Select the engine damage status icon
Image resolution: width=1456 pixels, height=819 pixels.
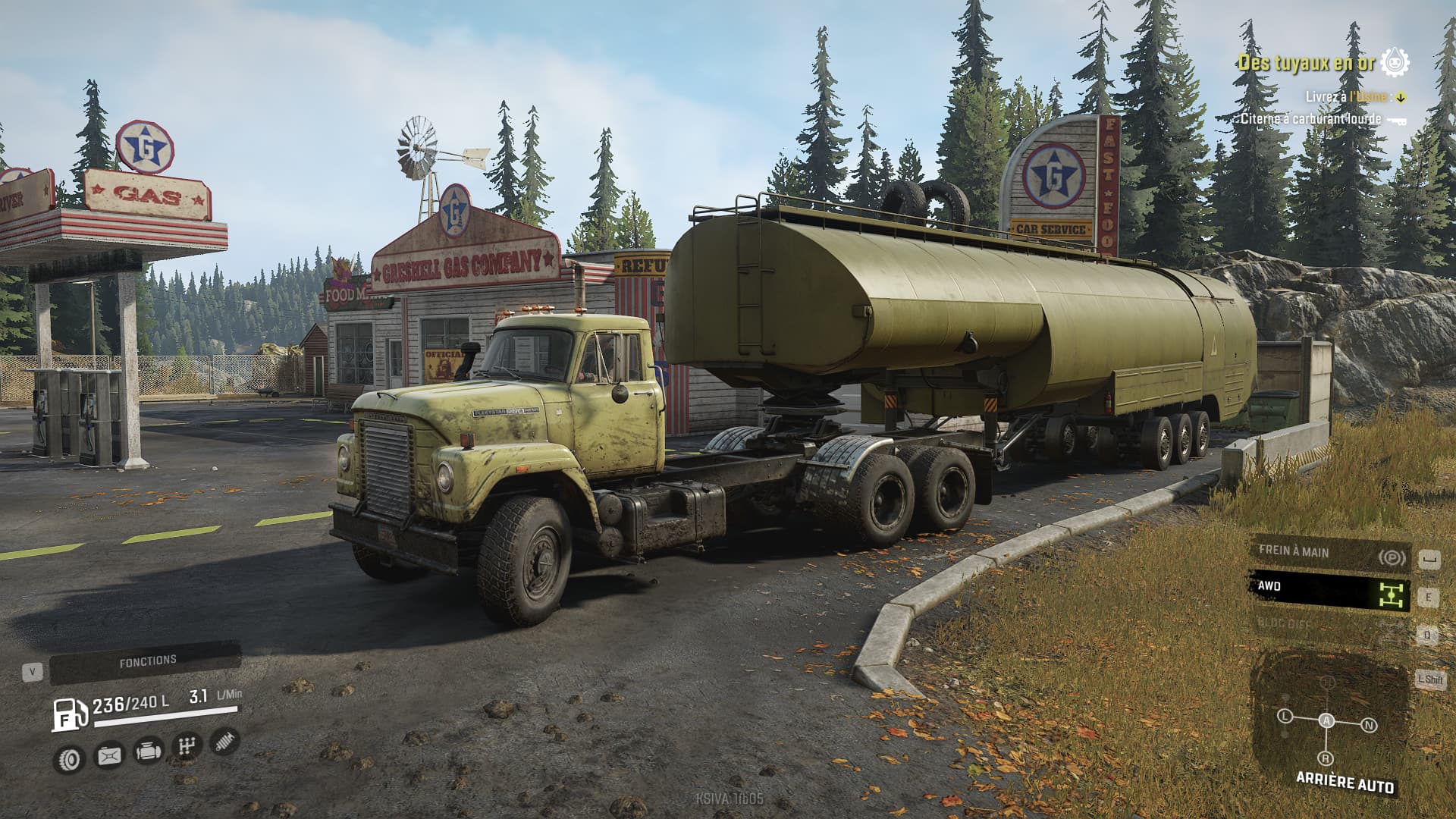pos(148,751)
